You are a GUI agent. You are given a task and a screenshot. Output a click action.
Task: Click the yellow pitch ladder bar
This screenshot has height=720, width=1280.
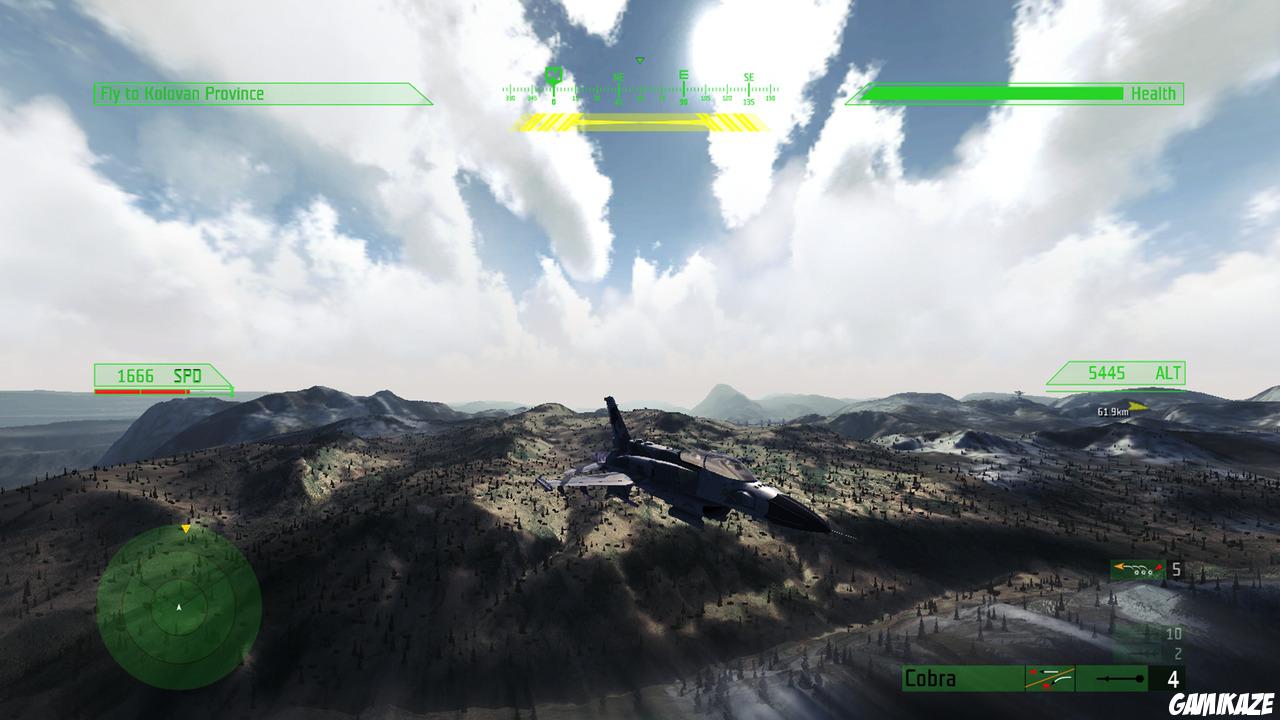[640, 122]
